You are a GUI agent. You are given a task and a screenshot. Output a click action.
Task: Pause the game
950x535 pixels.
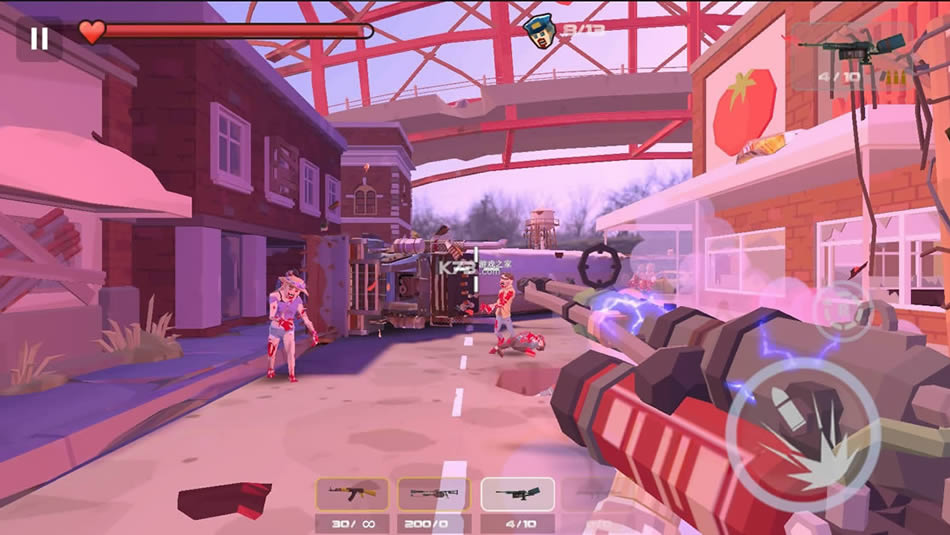point(39,39)
